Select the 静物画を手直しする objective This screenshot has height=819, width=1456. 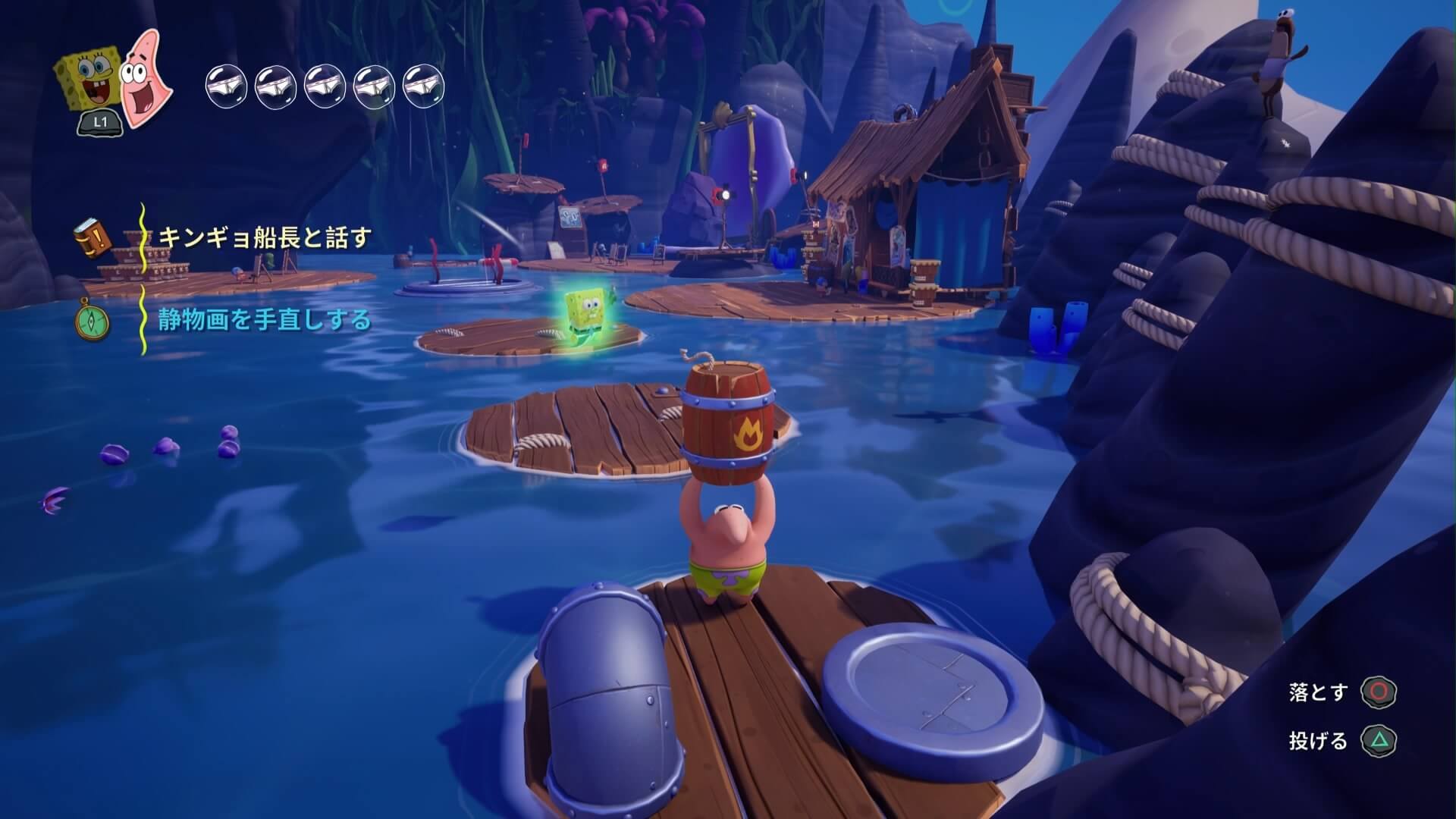(x=264, y=320)
